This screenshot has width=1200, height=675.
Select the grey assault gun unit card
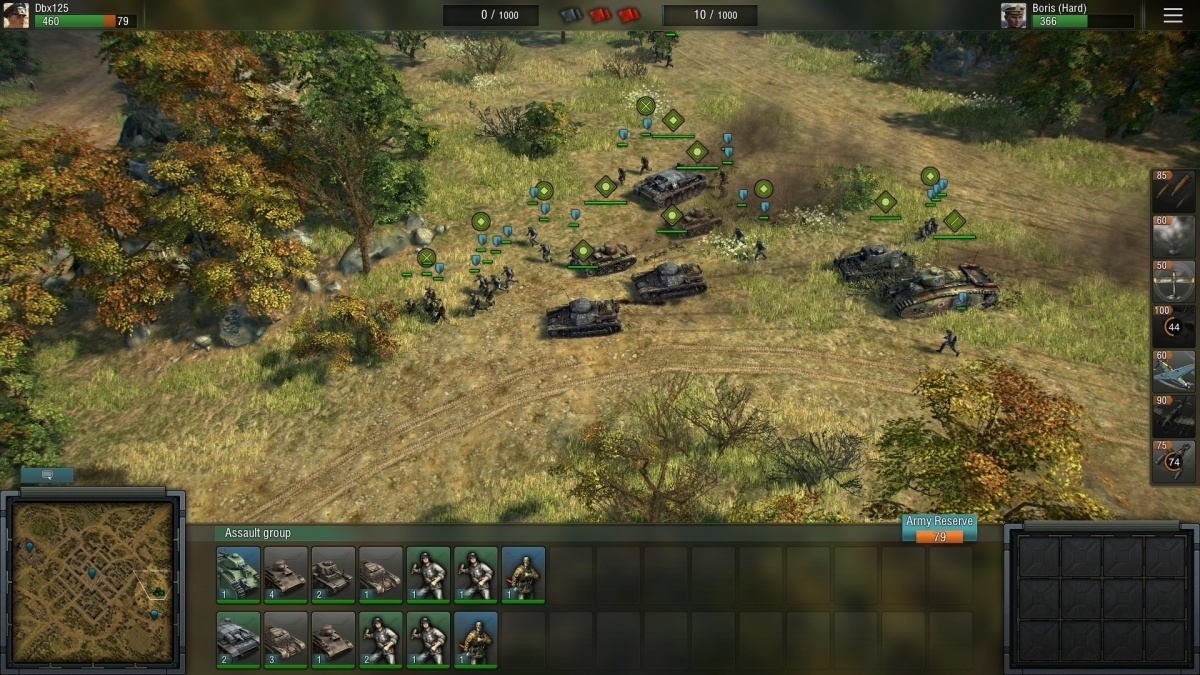click(238, 639)
